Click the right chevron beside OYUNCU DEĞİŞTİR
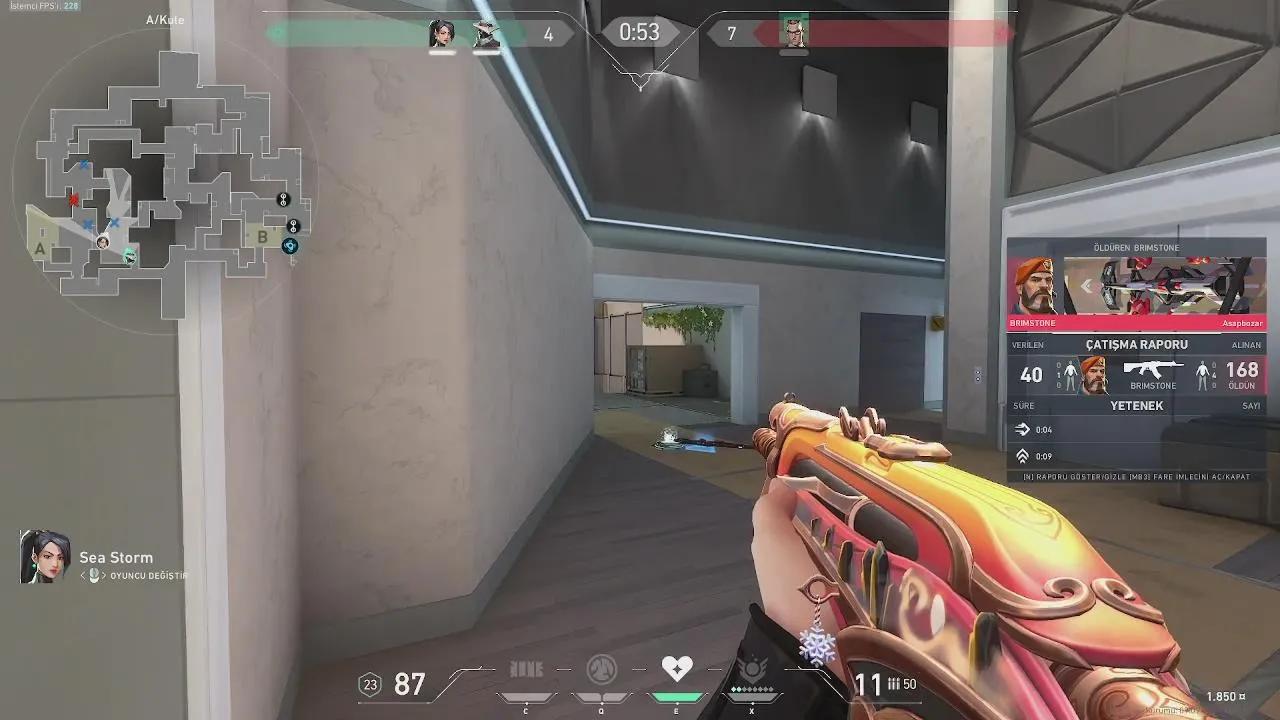 click(x=104, y=575)
